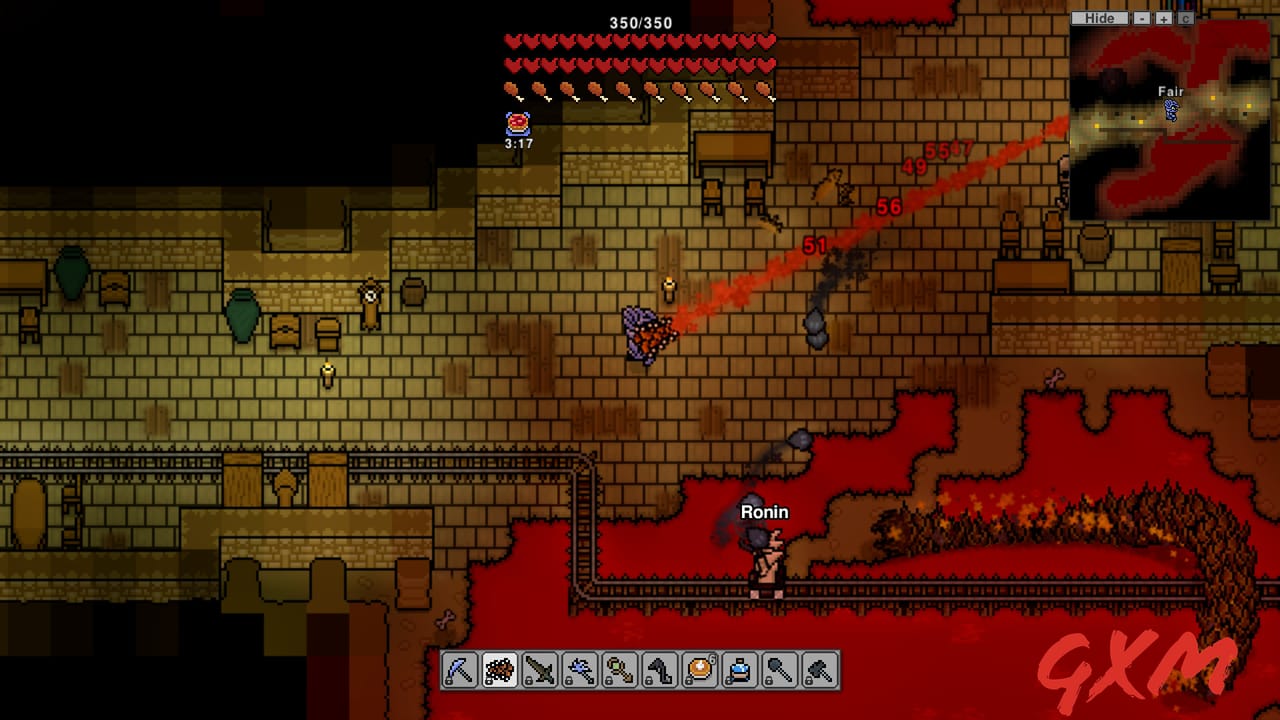This screenshot has width=1280, height=720.
Task: Select the stack of 6 pies
Action: [699, 669]
